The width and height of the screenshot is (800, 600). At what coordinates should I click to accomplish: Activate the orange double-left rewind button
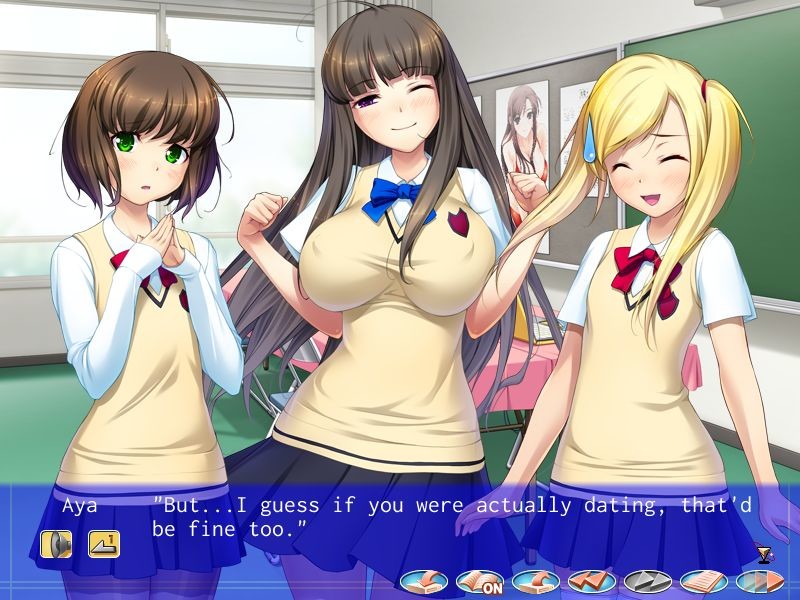(x=591, y=580)
